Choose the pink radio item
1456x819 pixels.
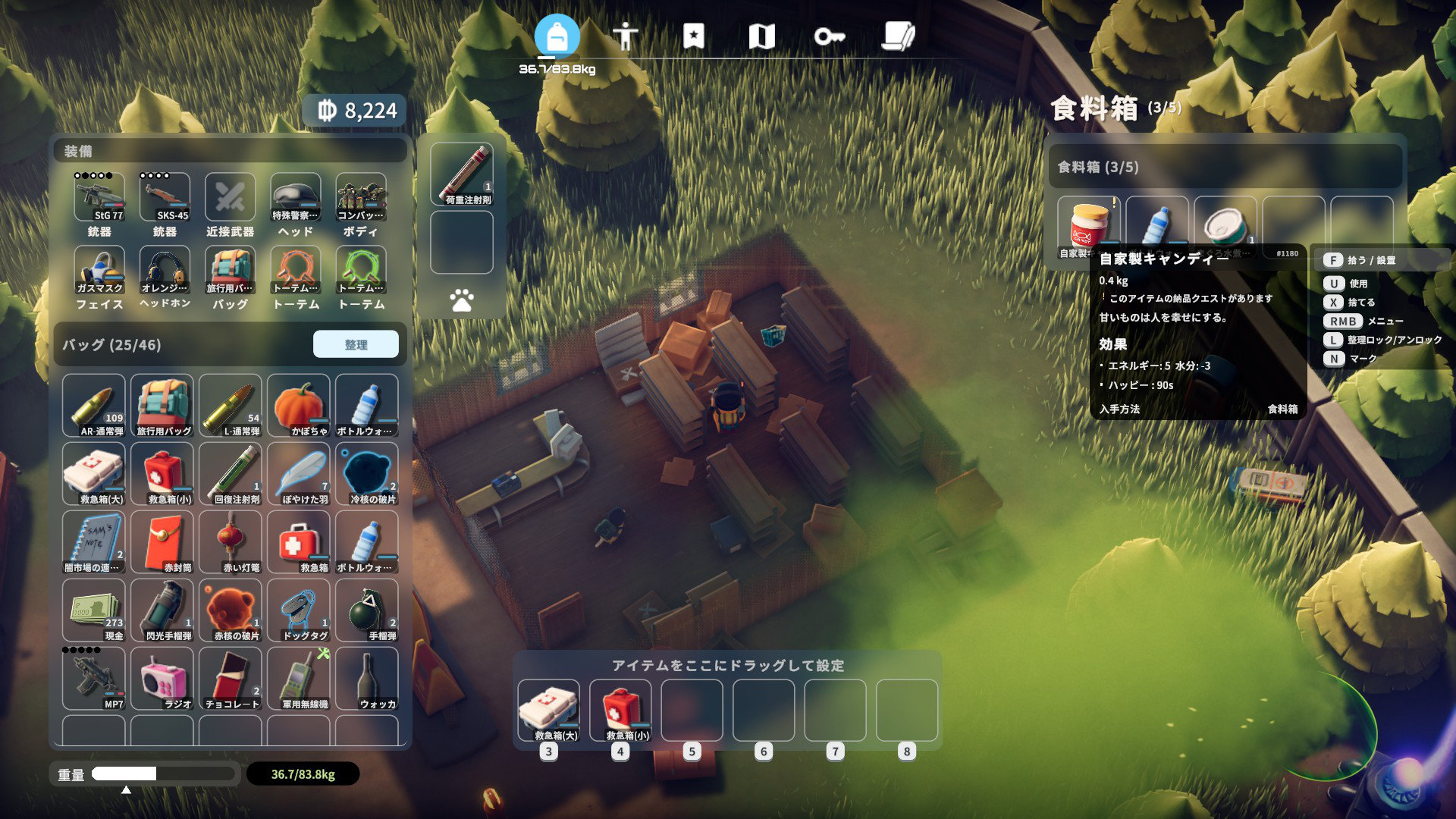[x=162, y=678]
